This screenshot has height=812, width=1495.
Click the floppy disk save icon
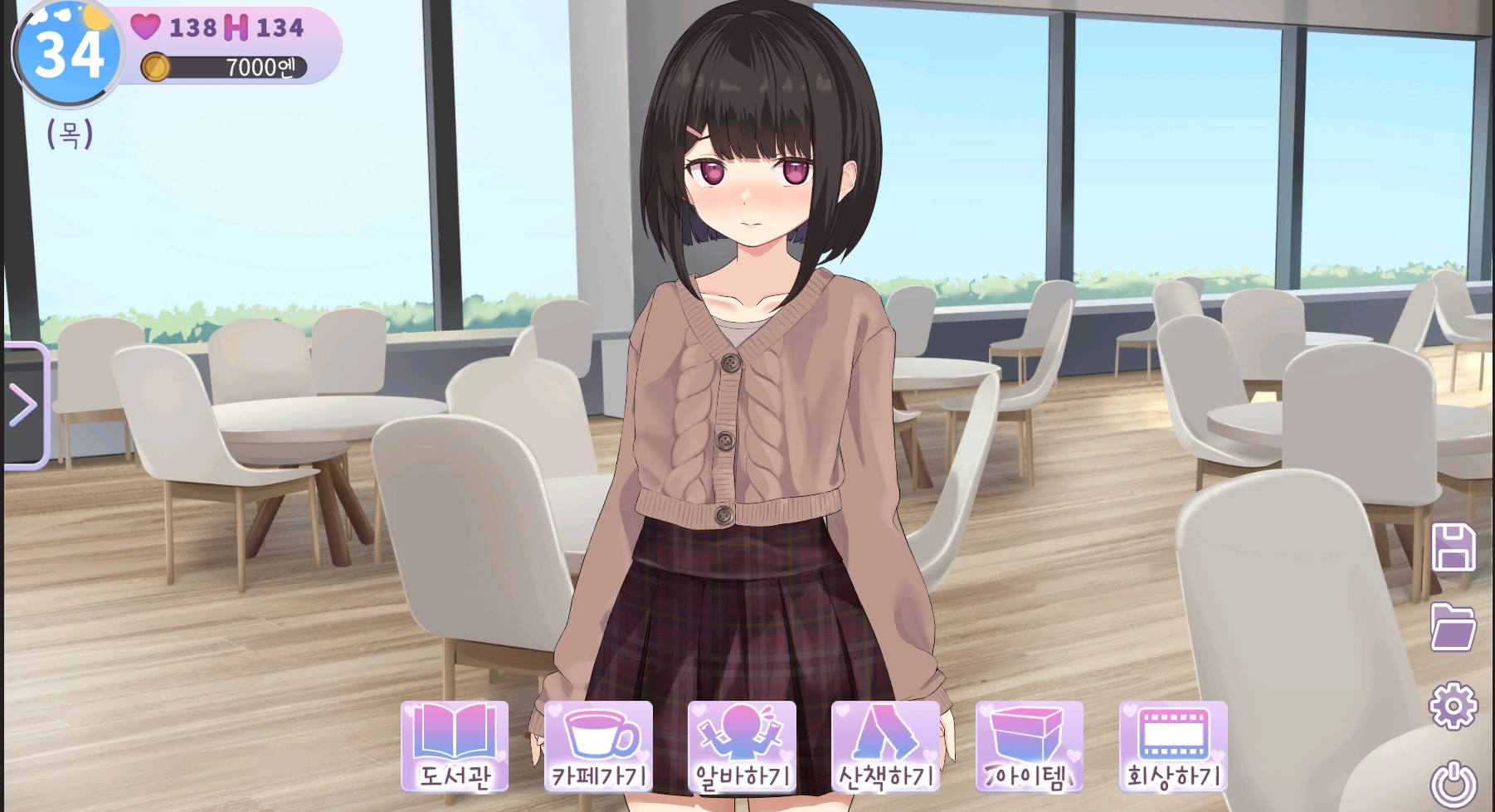coord(1454,547)
